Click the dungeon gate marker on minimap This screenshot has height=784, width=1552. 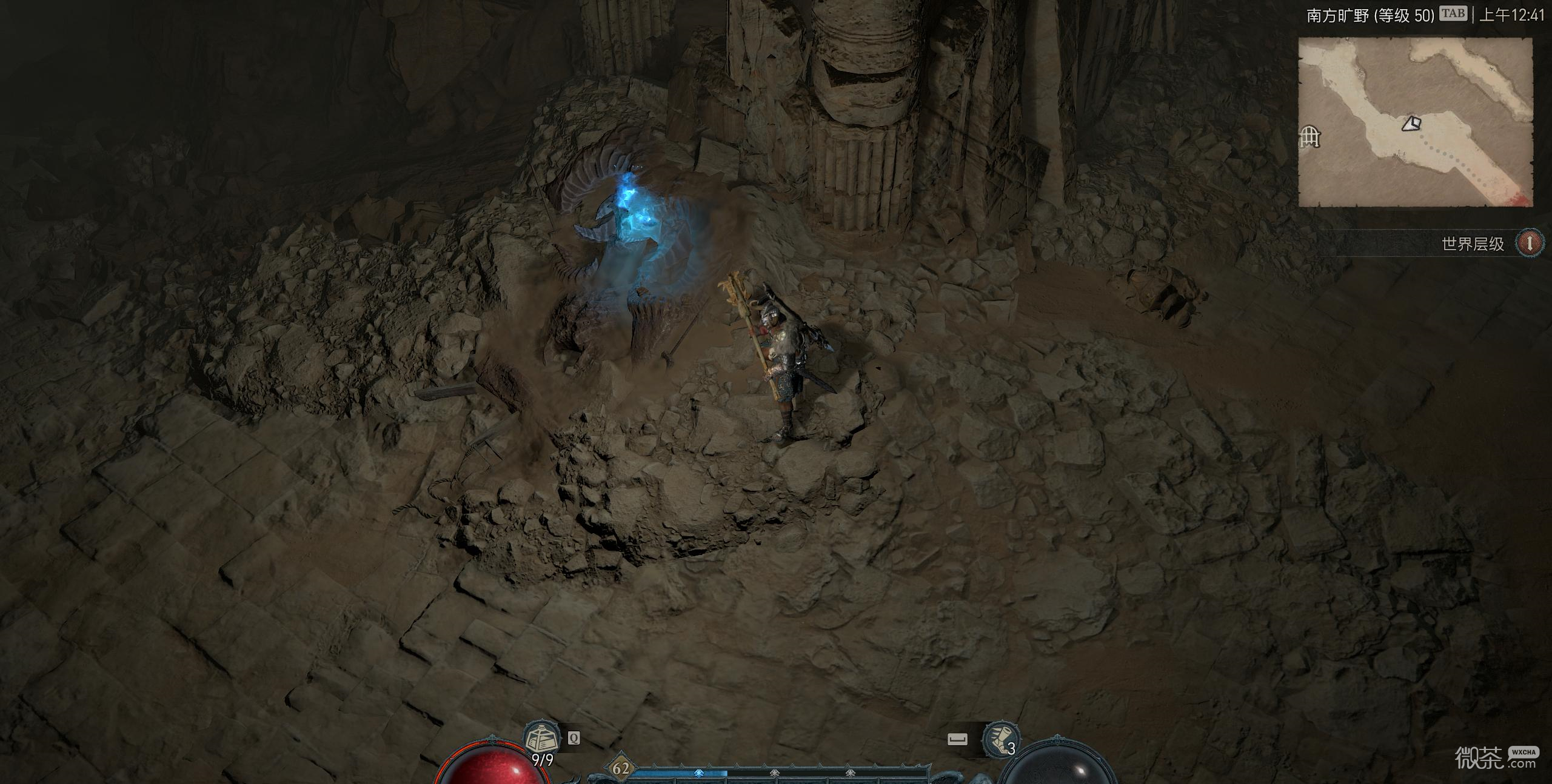tap(1310, 137)
